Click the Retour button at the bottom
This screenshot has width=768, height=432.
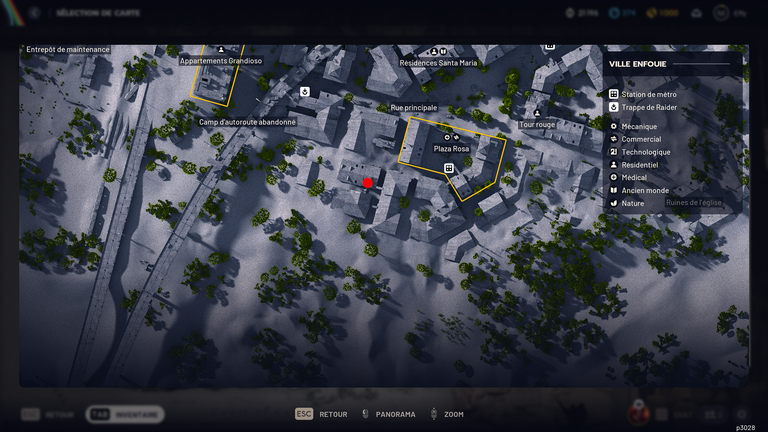321,414
